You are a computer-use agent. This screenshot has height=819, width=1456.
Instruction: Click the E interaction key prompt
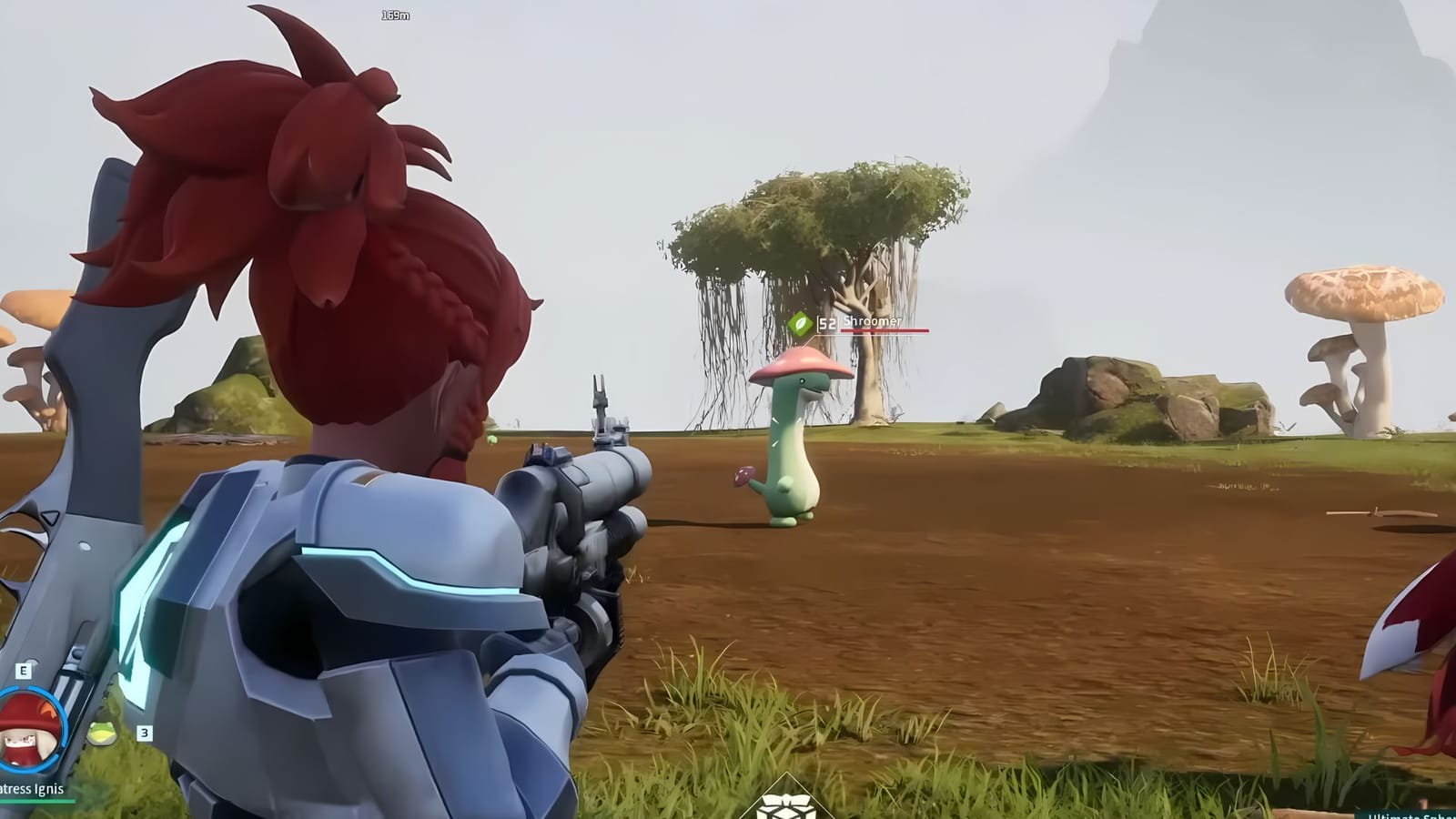click(x=23, y=670)
